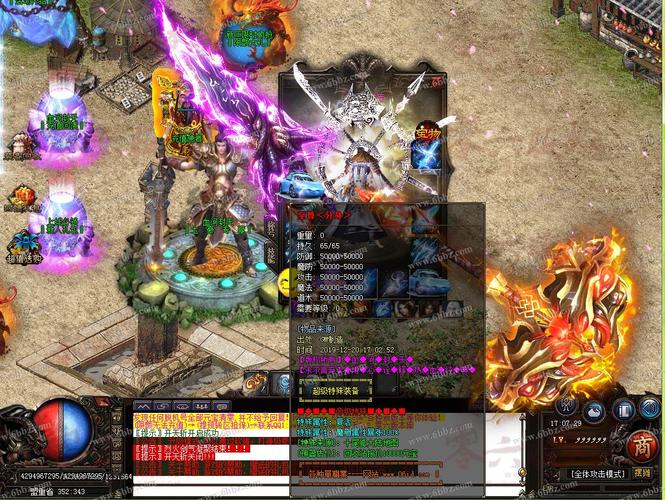Open the side tab left of equipment panel
This screenshot has height=500, width=665.
270,230
